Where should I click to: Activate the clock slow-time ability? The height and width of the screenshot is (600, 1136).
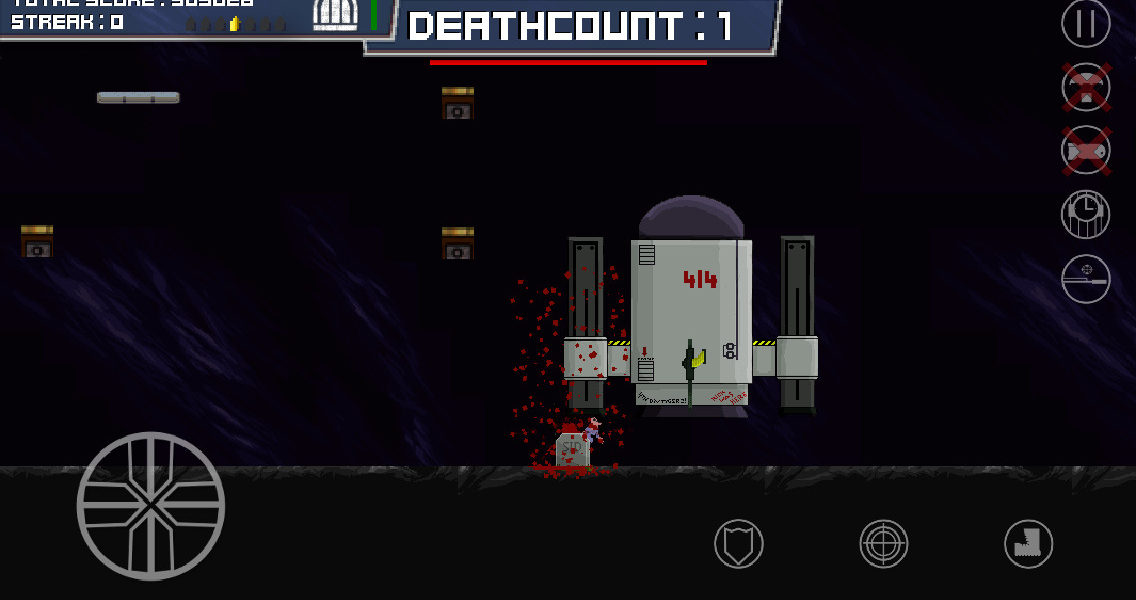coord(1086,214)
